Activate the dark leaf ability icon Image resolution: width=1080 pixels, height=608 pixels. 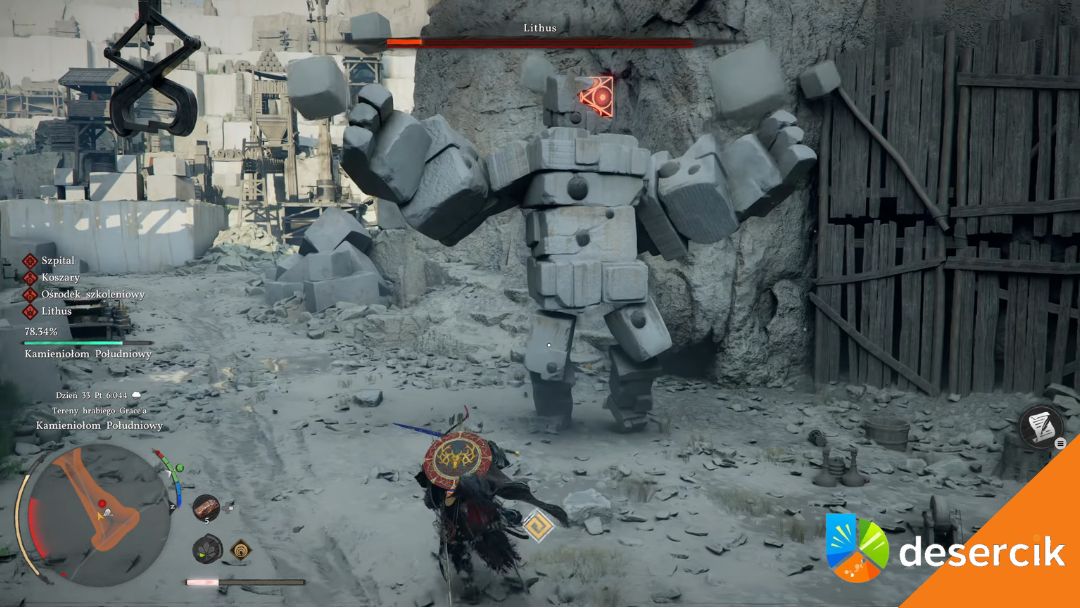pos(207,548)
